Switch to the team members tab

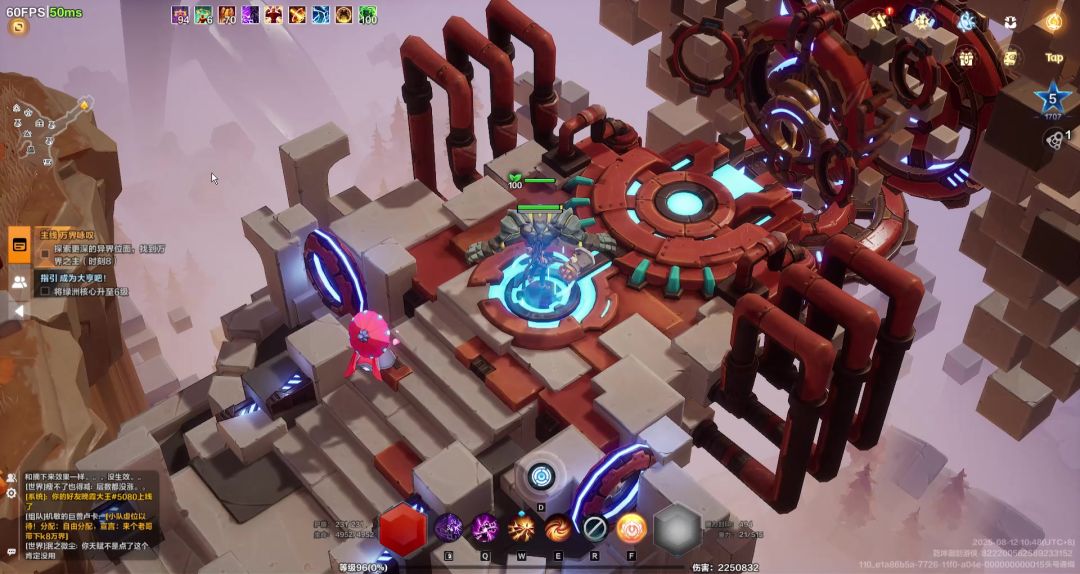pyautogui.click(x=19, y=282)
